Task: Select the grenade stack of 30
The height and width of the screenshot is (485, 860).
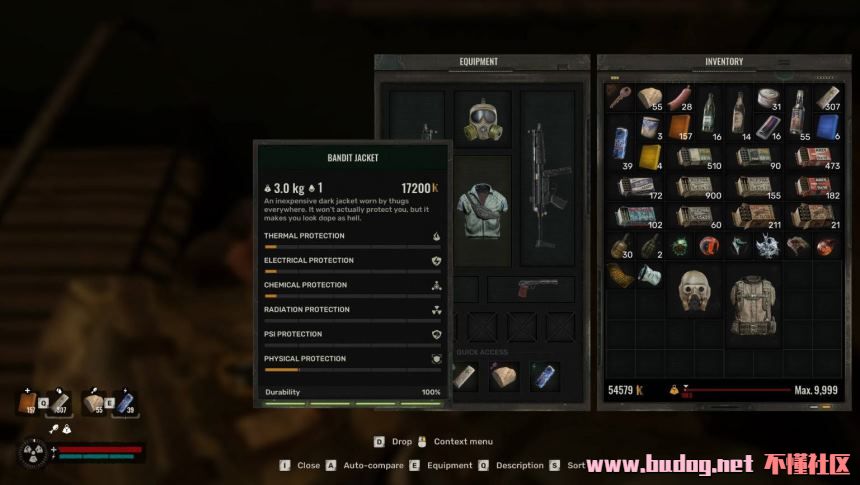Action: coord(620,246)
